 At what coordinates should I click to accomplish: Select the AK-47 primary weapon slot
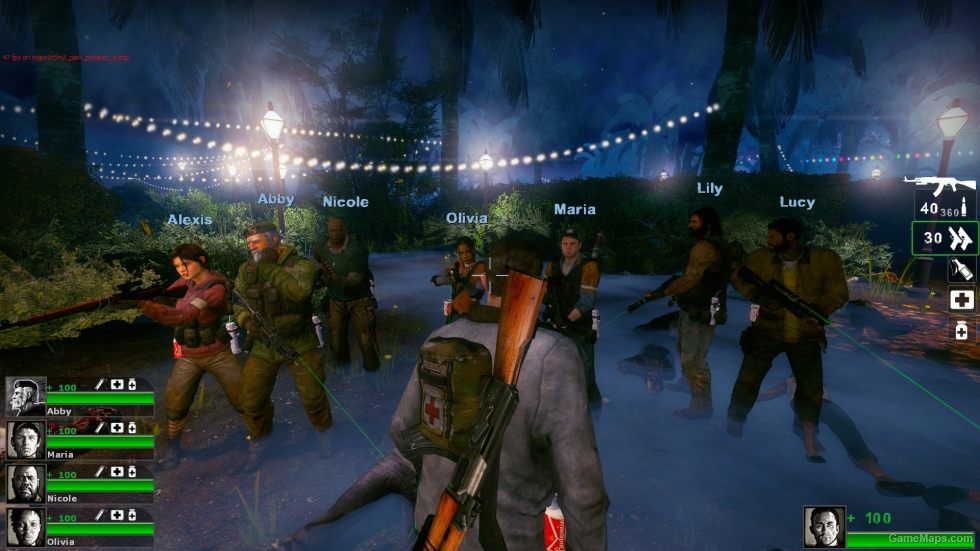coord(942,198)
